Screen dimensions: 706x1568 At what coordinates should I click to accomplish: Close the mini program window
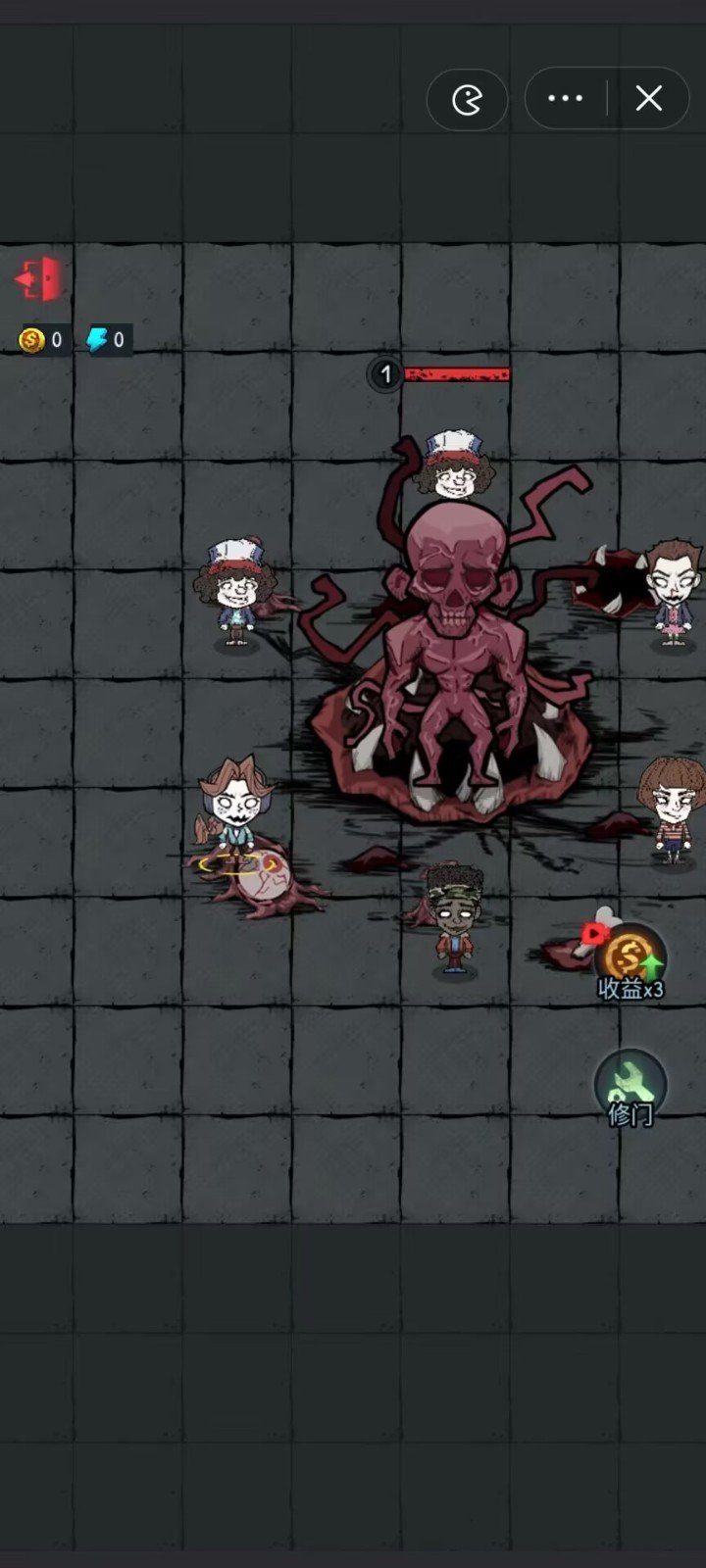(648, 98)
